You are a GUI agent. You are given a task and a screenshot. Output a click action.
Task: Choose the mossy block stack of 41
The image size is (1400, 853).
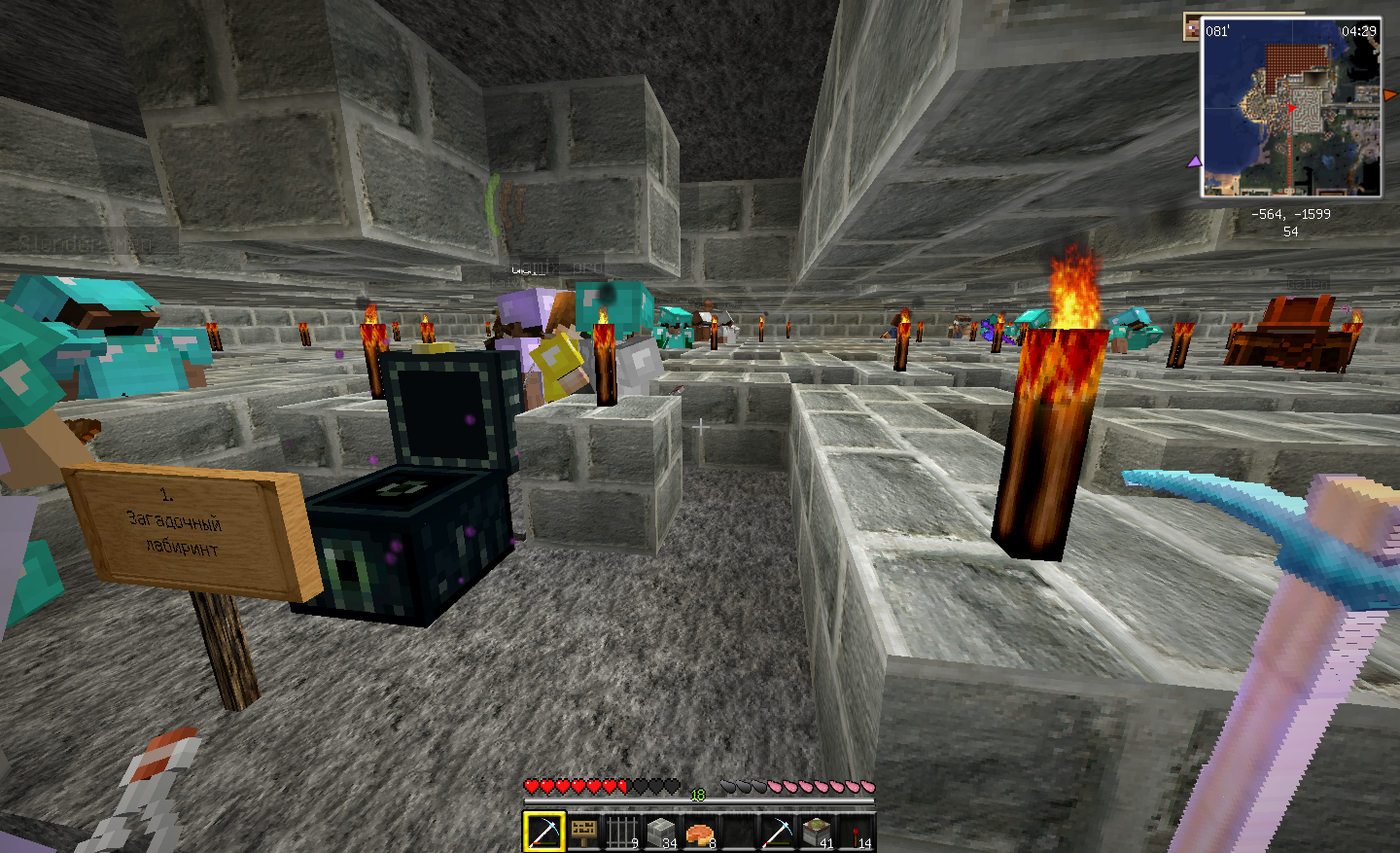817,832
